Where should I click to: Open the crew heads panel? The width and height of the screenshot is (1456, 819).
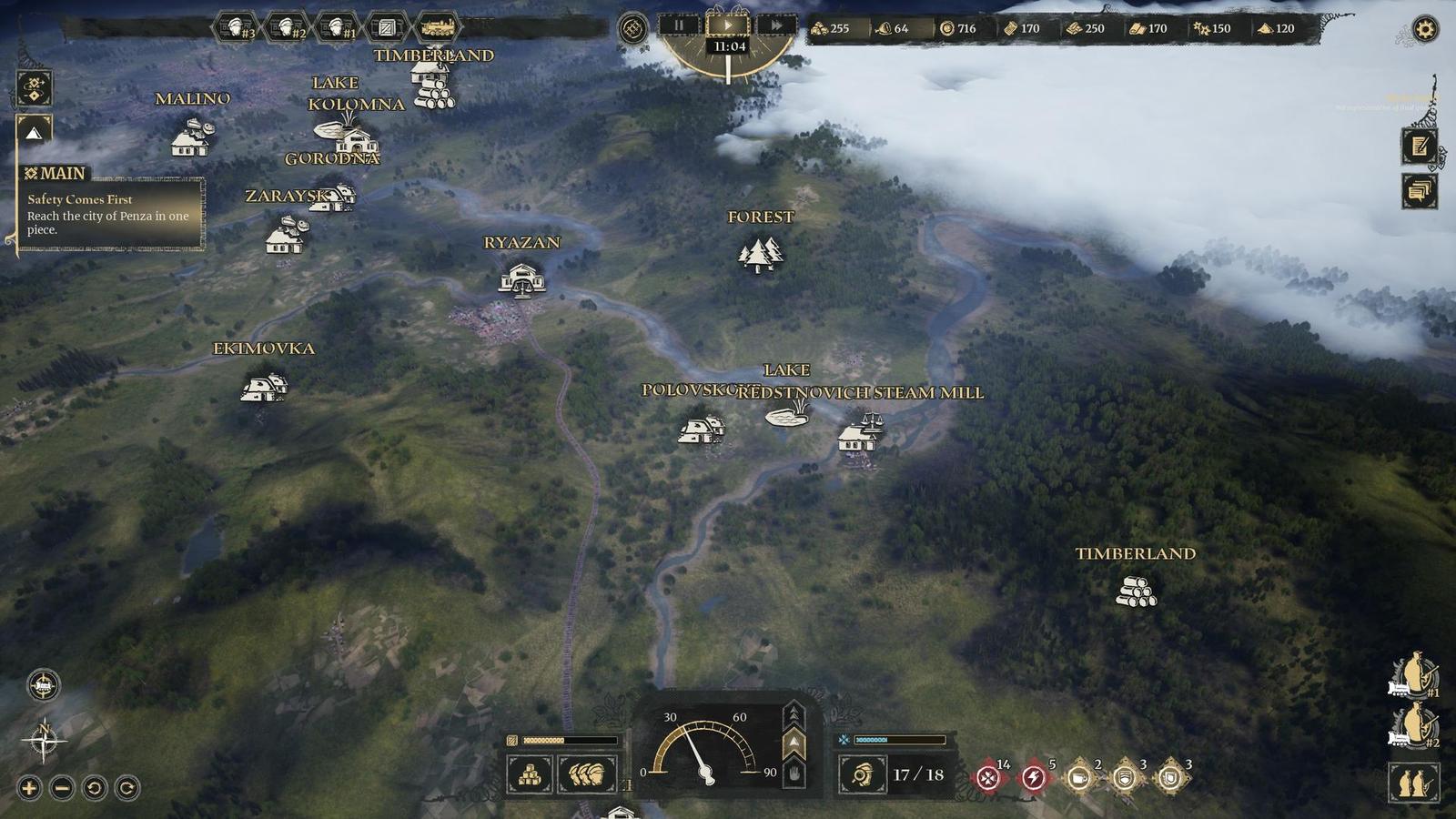pos(587,775)
